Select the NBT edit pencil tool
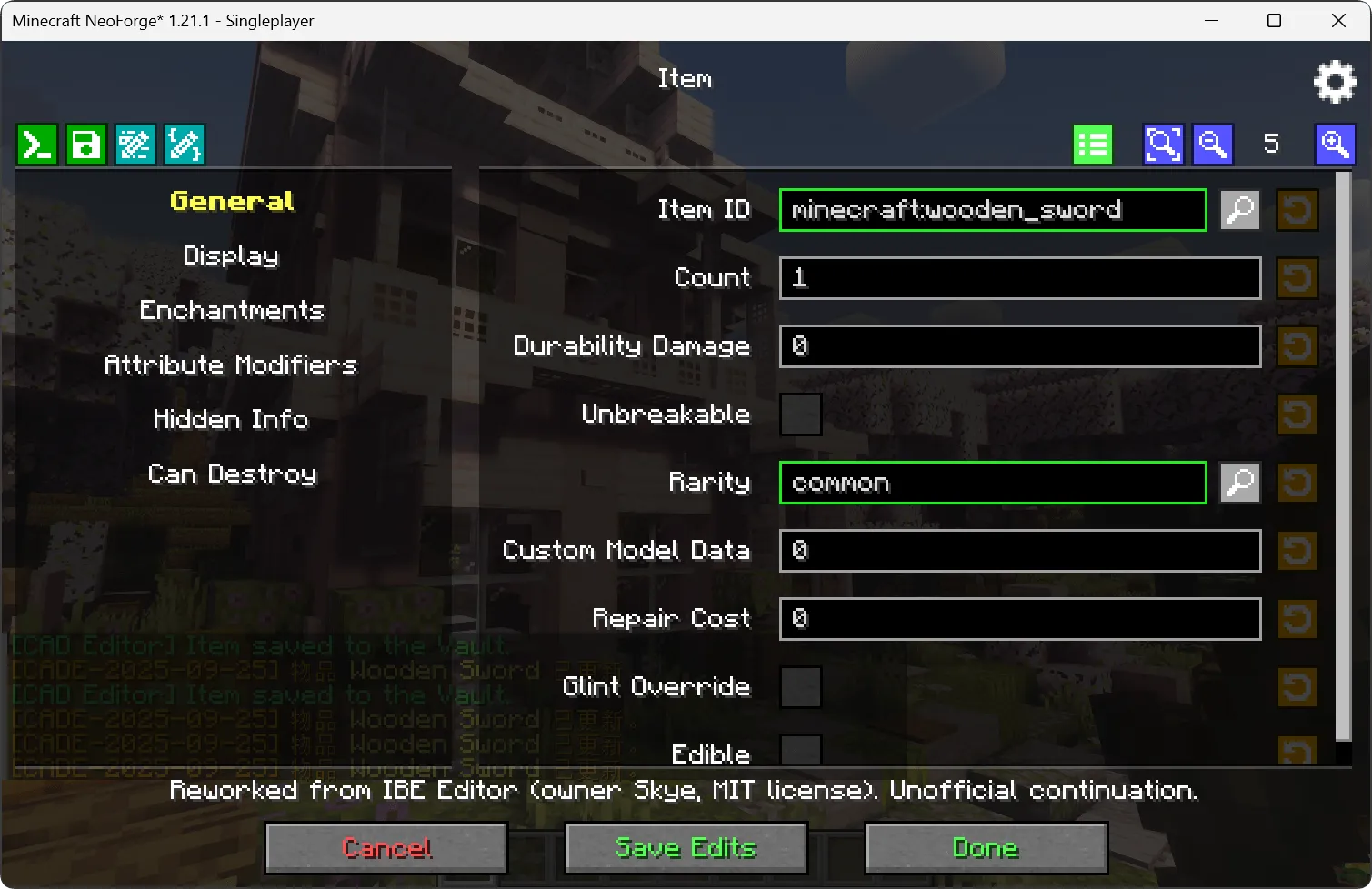 (135, 144)
